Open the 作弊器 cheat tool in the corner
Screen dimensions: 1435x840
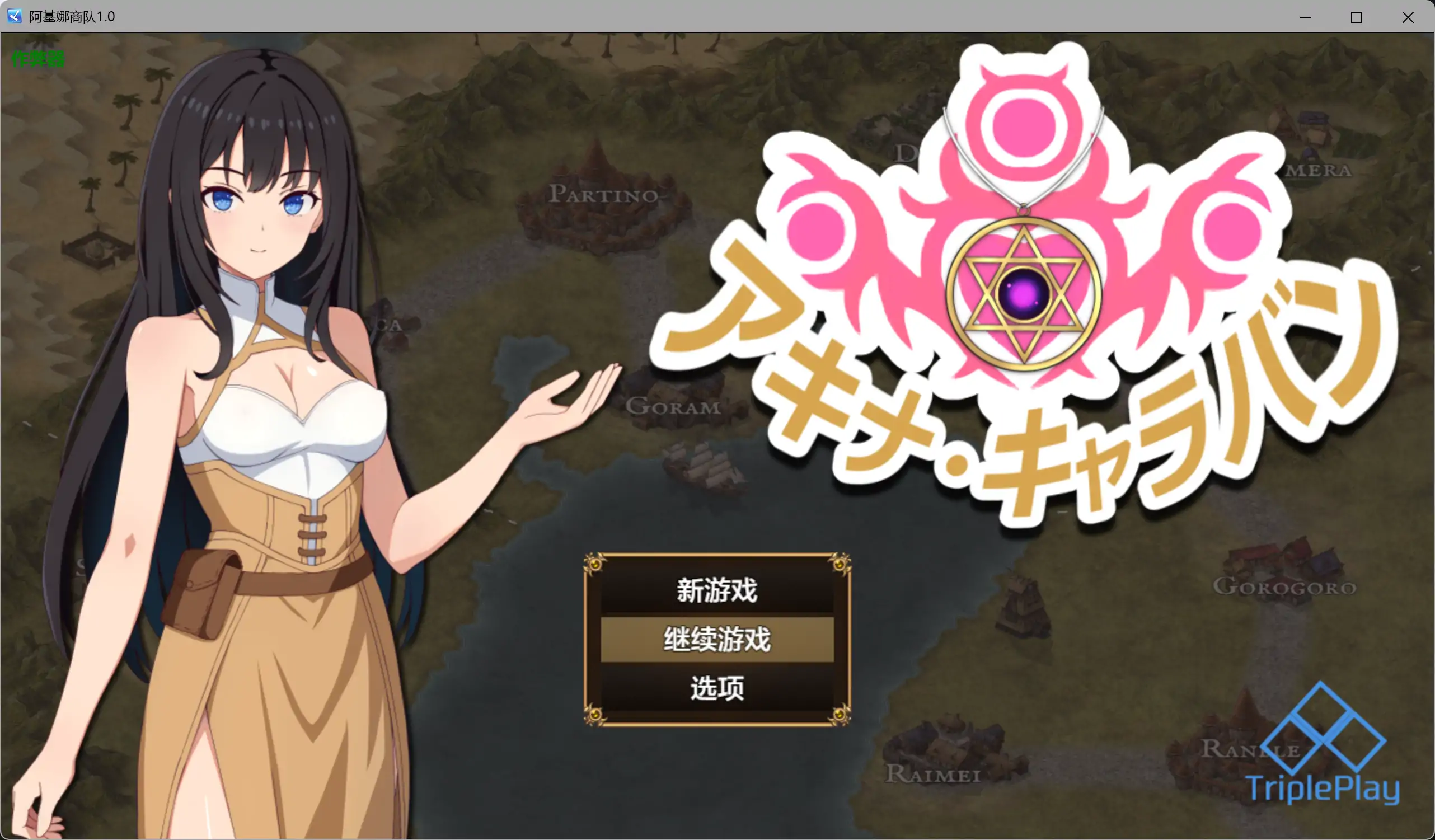click(37, 58)
